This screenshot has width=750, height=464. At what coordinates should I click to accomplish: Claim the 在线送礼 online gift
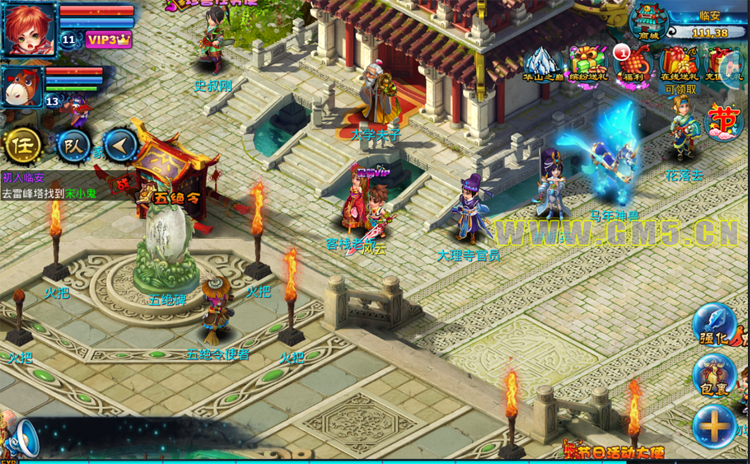(679, 63)
